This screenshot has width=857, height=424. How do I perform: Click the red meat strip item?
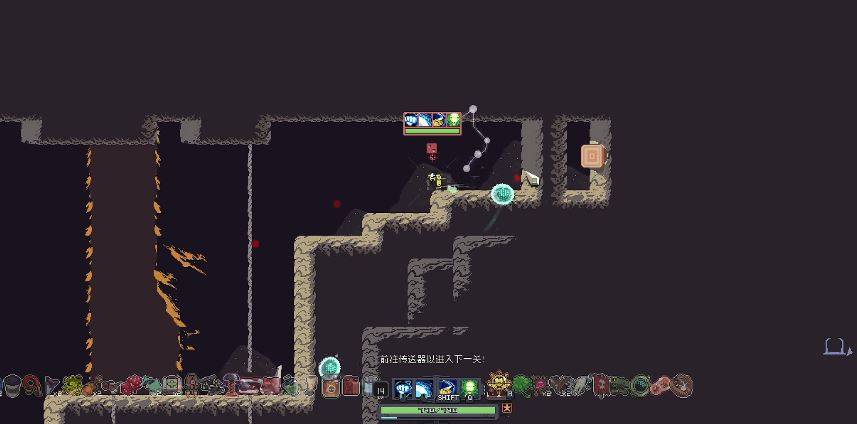[662, 385]
